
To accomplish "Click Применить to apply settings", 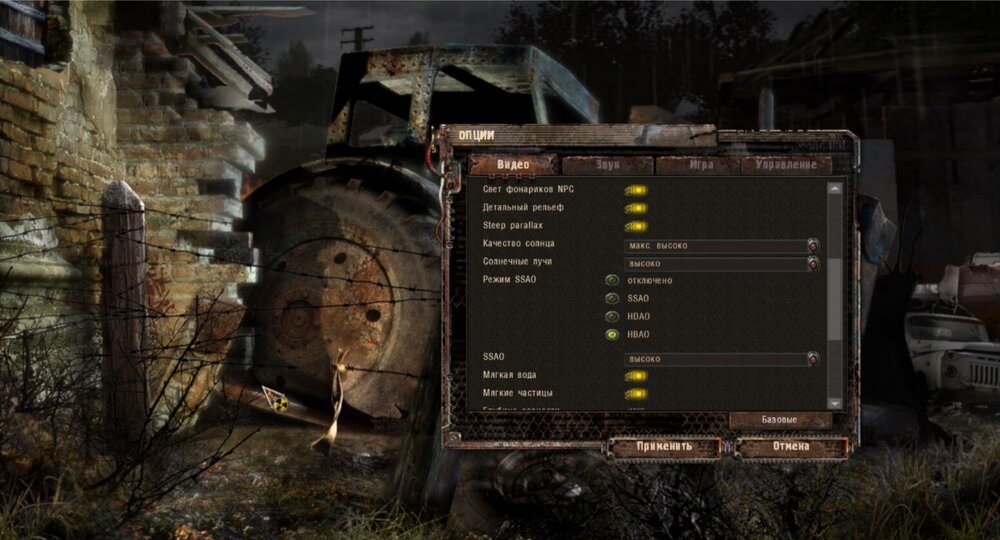I will click(x=664, y=447).
